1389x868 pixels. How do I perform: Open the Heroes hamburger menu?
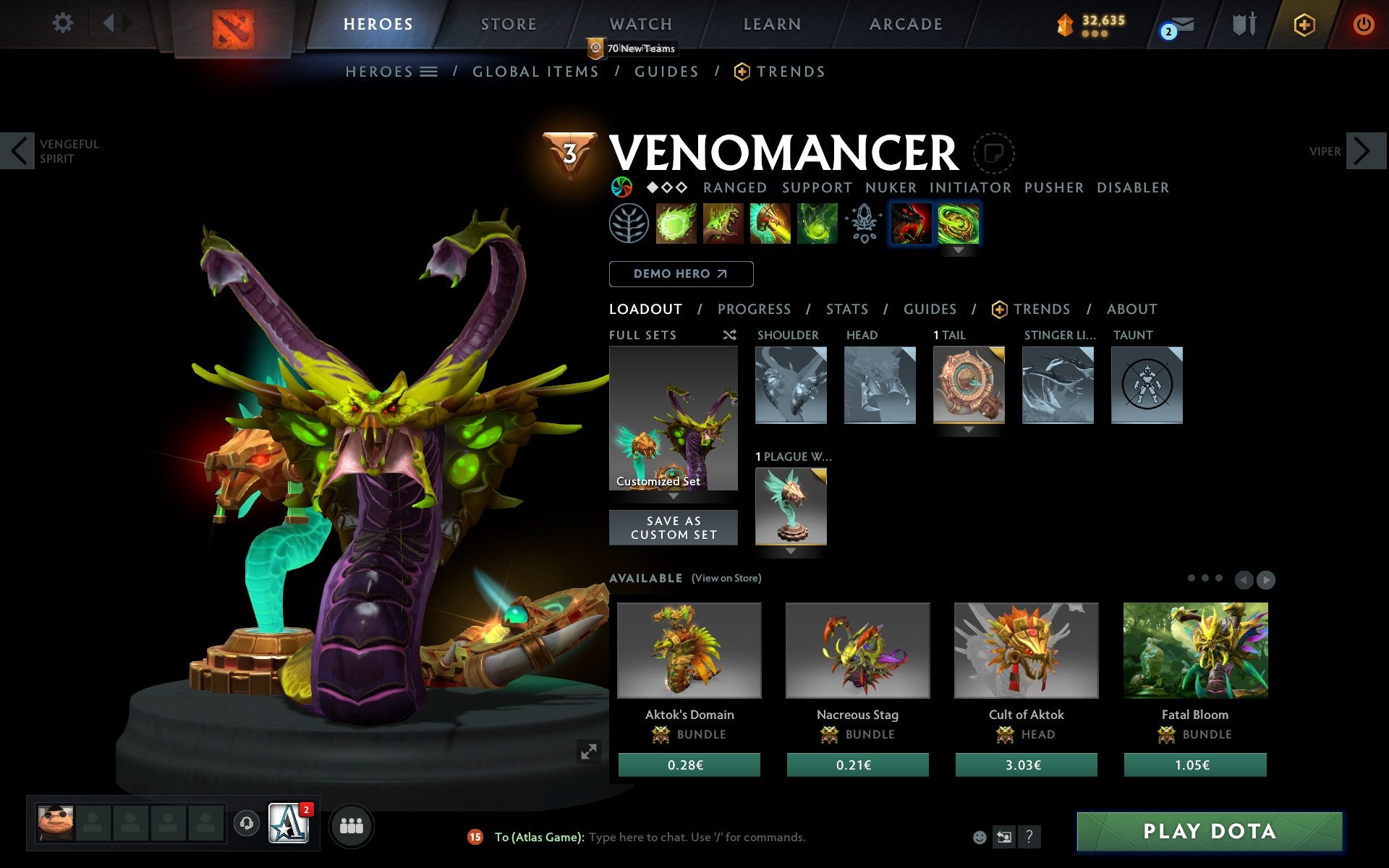[429, 72]
